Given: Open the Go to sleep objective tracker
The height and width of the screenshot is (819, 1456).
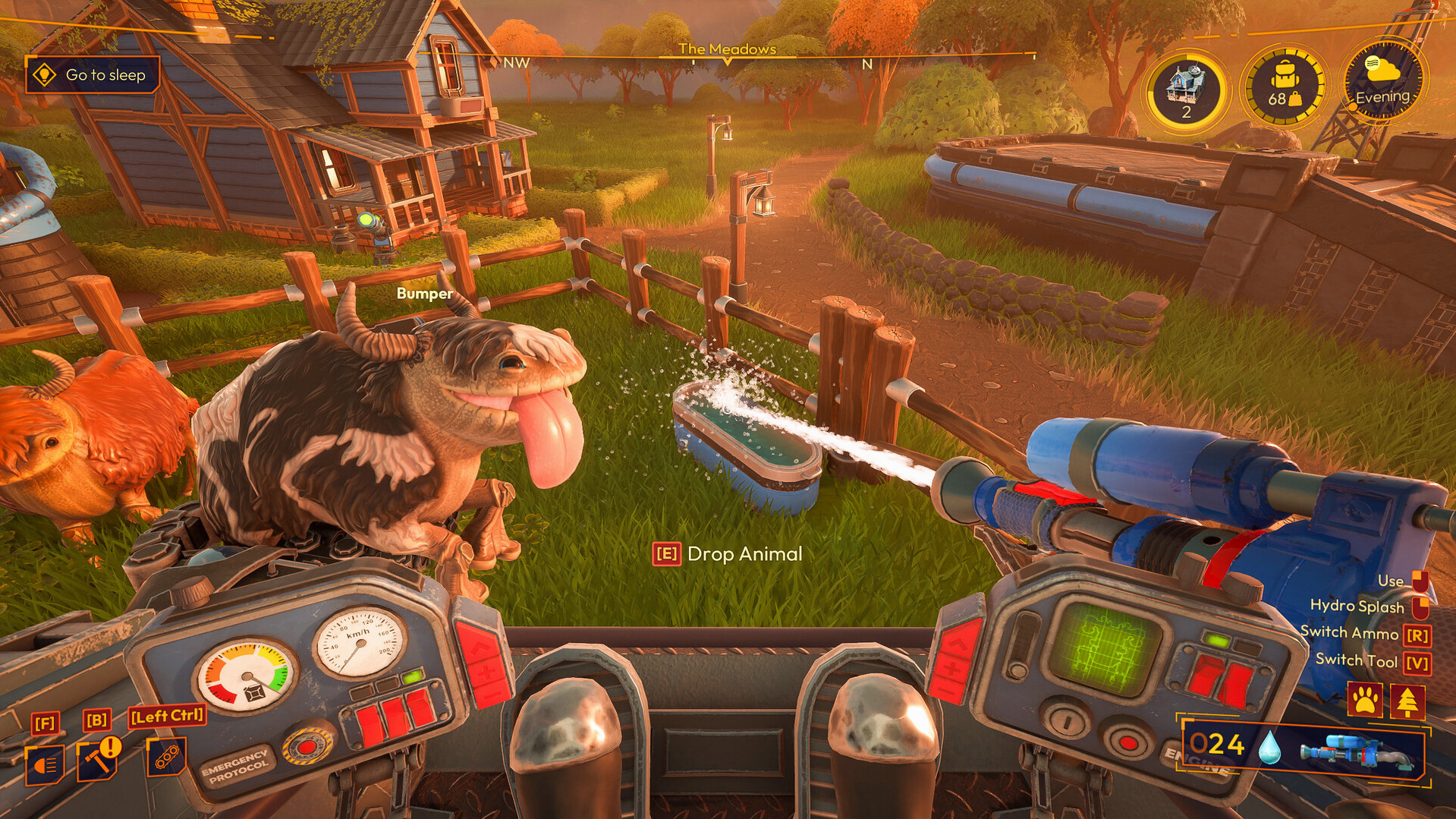Looking at the screenshot, I should pos(93,75).
